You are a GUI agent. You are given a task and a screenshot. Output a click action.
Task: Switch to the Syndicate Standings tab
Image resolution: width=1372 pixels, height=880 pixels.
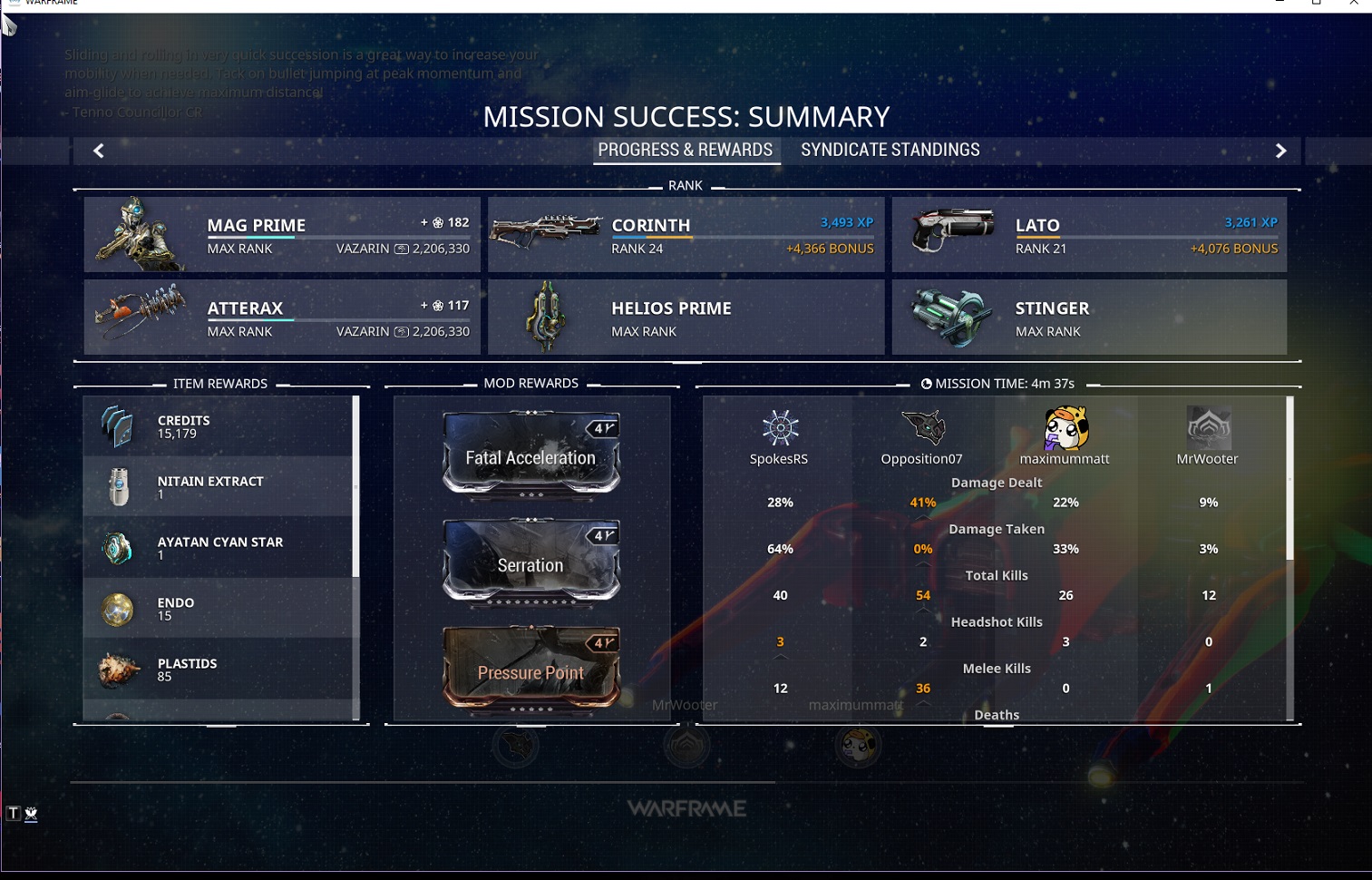click(890, 150)
